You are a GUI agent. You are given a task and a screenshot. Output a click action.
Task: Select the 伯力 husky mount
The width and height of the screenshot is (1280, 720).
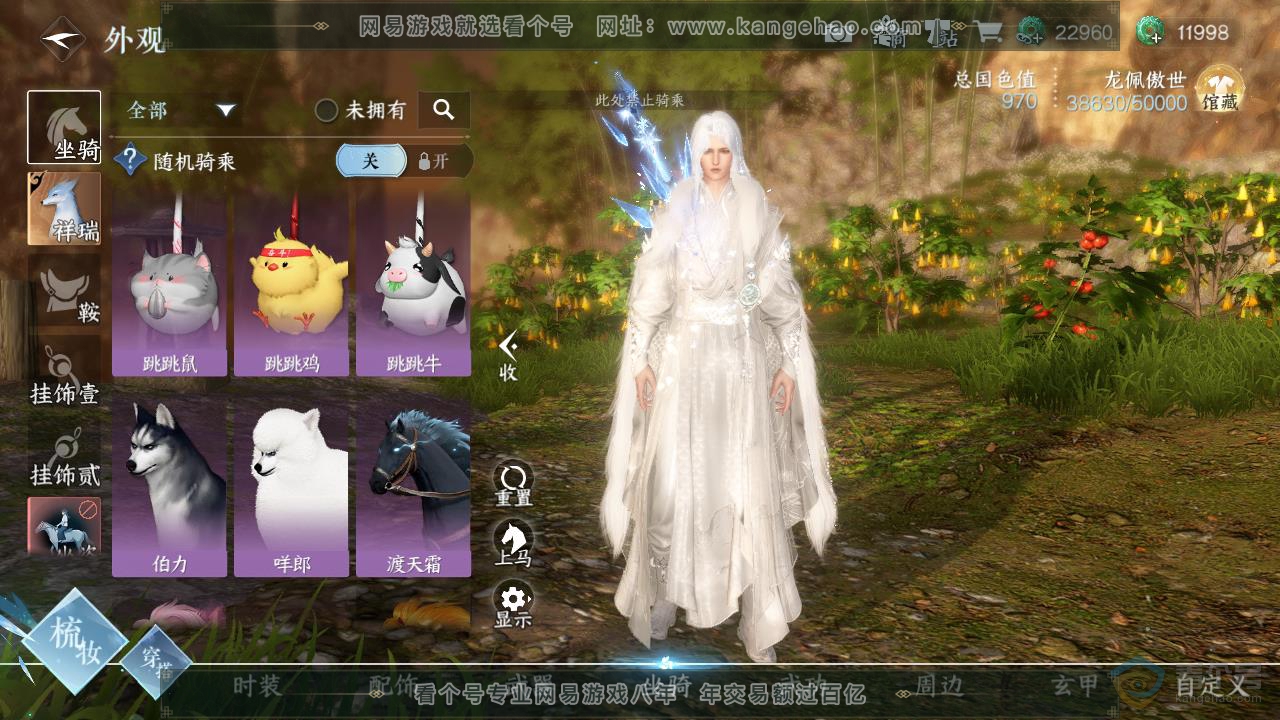[169, 487]
